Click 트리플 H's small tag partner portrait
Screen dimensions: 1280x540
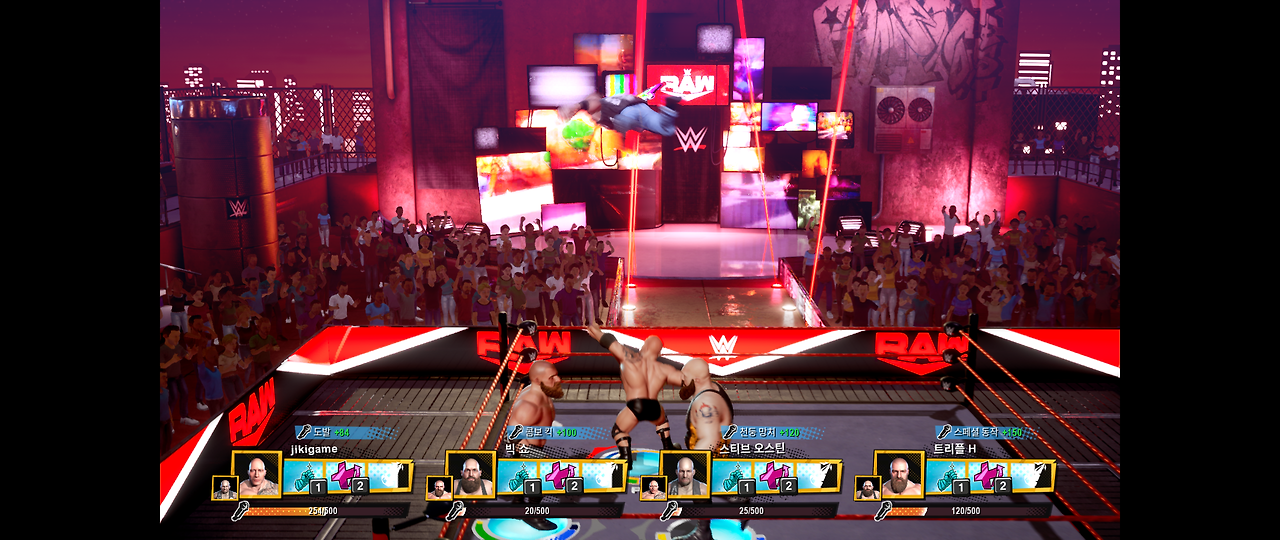tap(867, 487)
